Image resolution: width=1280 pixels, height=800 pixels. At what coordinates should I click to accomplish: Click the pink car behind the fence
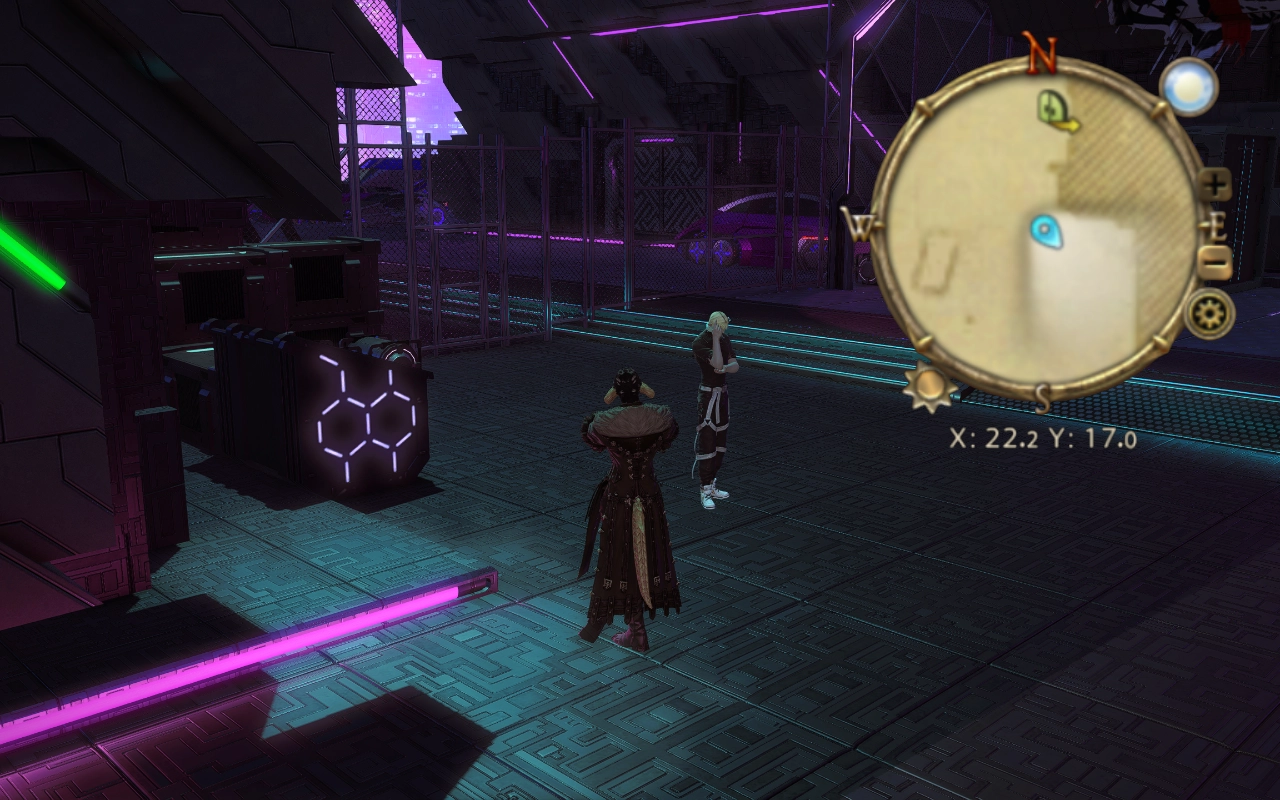(750, 230)
